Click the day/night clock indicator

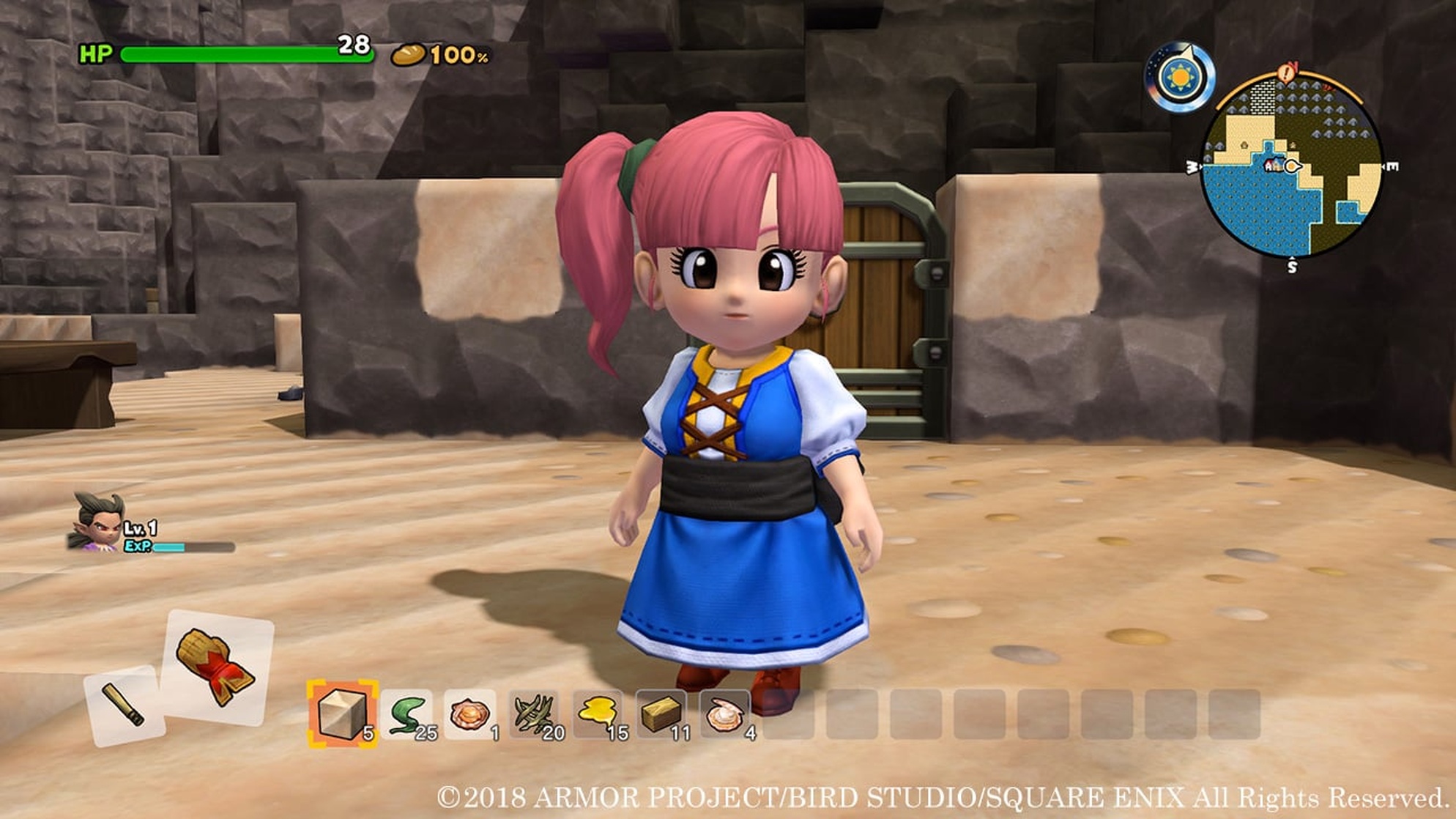coord(1181,75)
